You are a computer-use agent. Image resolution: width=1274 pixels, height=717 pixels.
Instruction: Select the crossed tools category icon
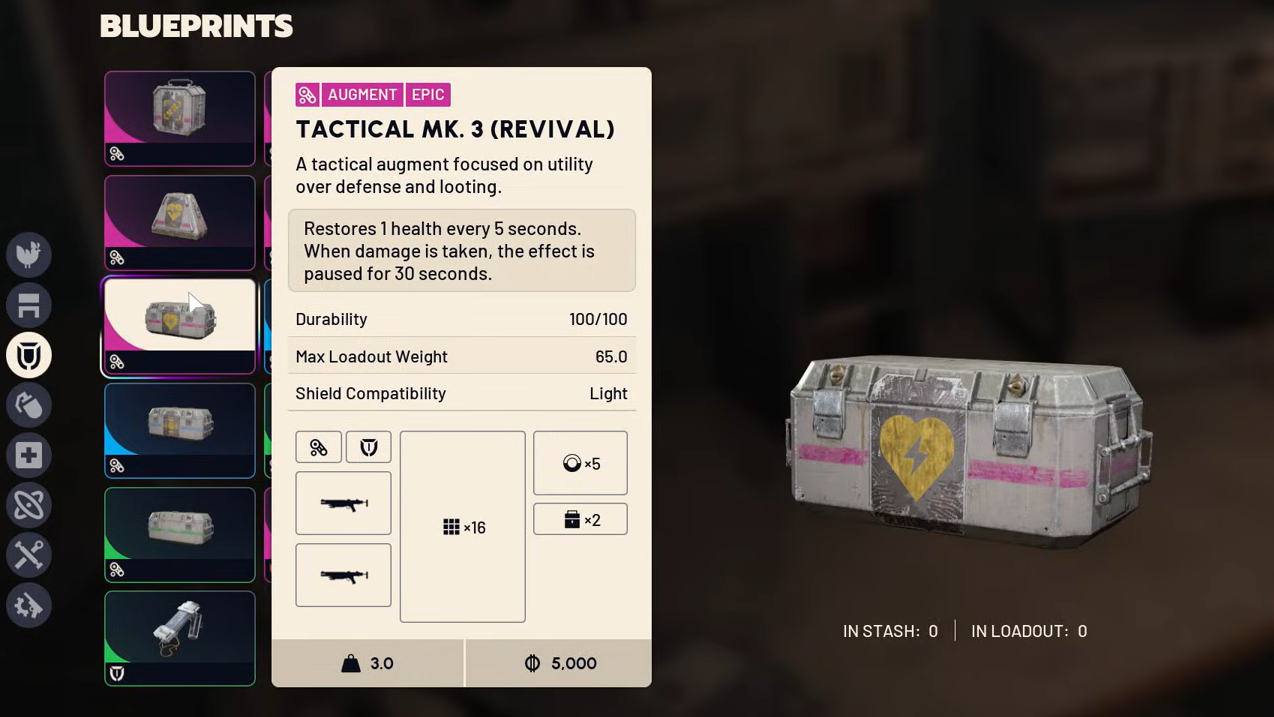pyautogui.click(x=29, y=555)
